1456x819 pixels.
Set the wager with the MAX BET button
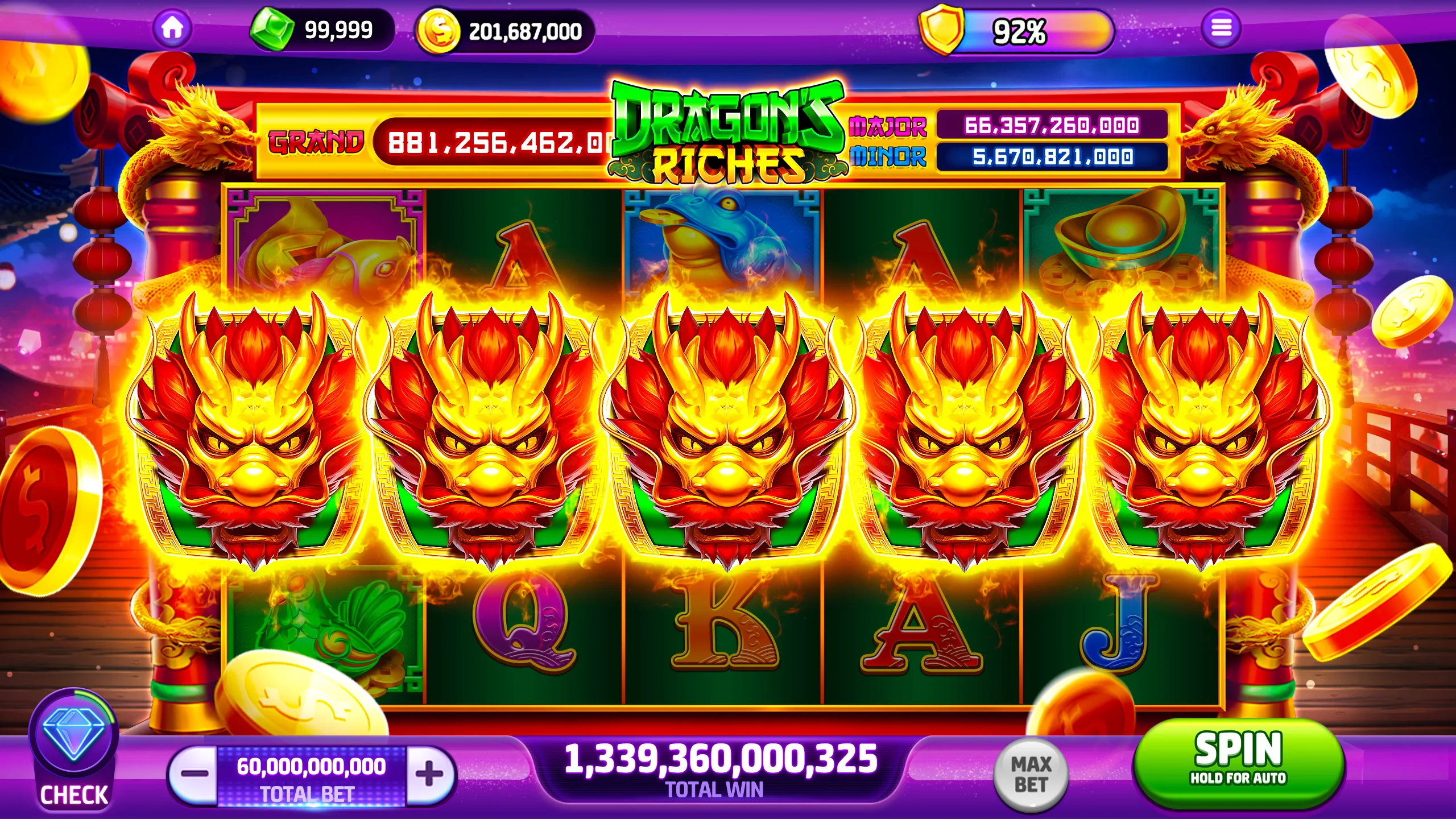click(x=1031, y=774)
